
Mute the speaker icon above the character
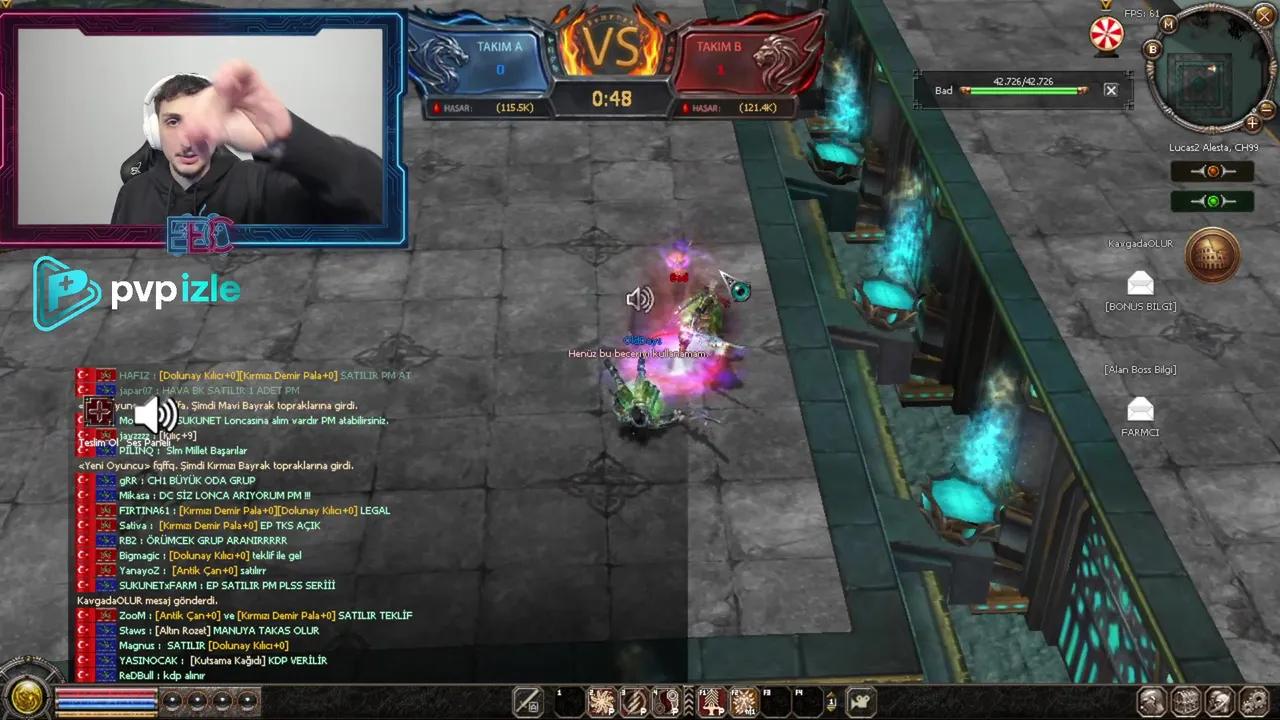[640, 299]
